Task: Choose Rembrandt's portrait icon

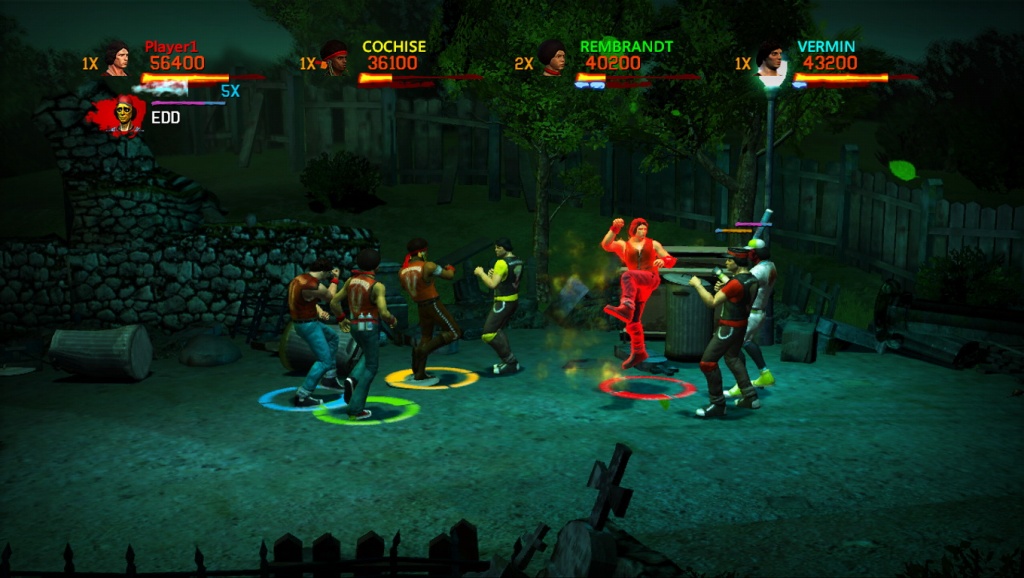Action: (x=552, y=58)
